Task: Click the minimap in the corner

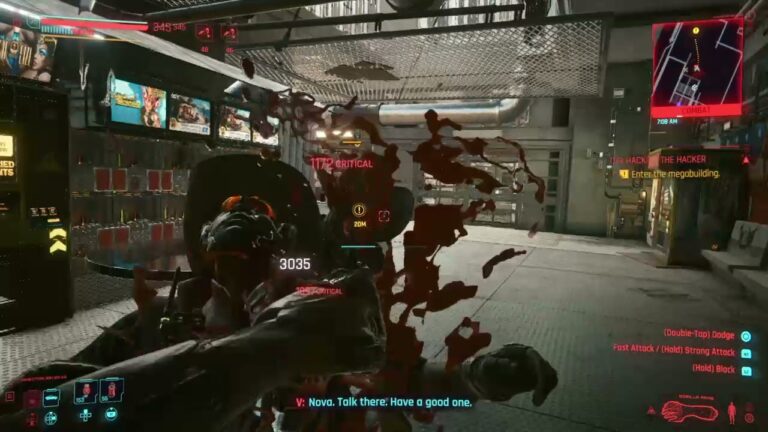Action: 697,66
